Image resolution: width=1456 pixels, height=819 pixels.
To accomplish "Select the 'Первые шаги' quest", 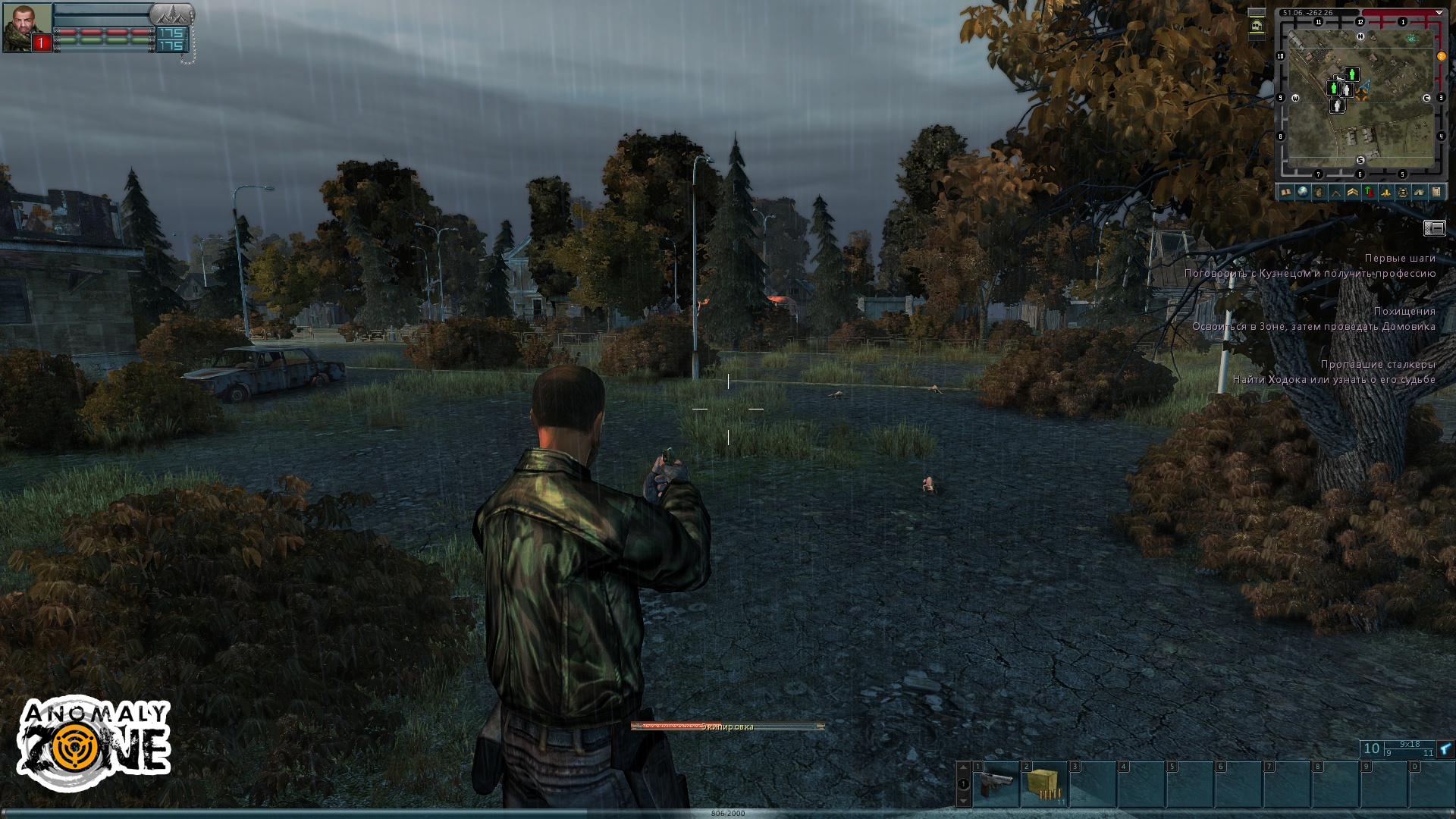I will click(x=1400, y=259).
